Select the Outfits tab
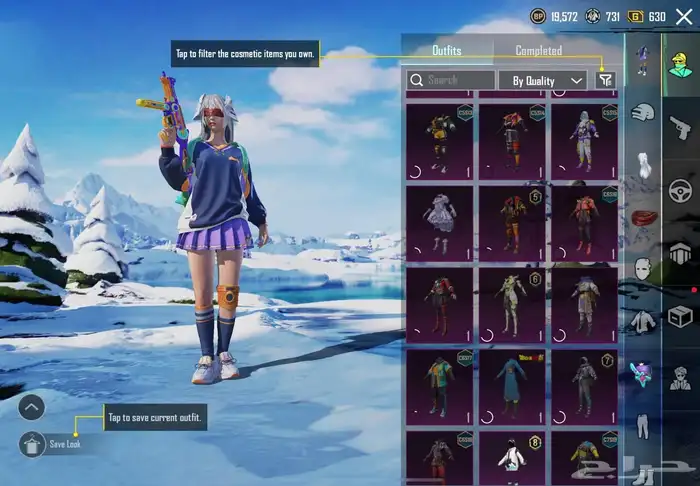 pos(446,50)
